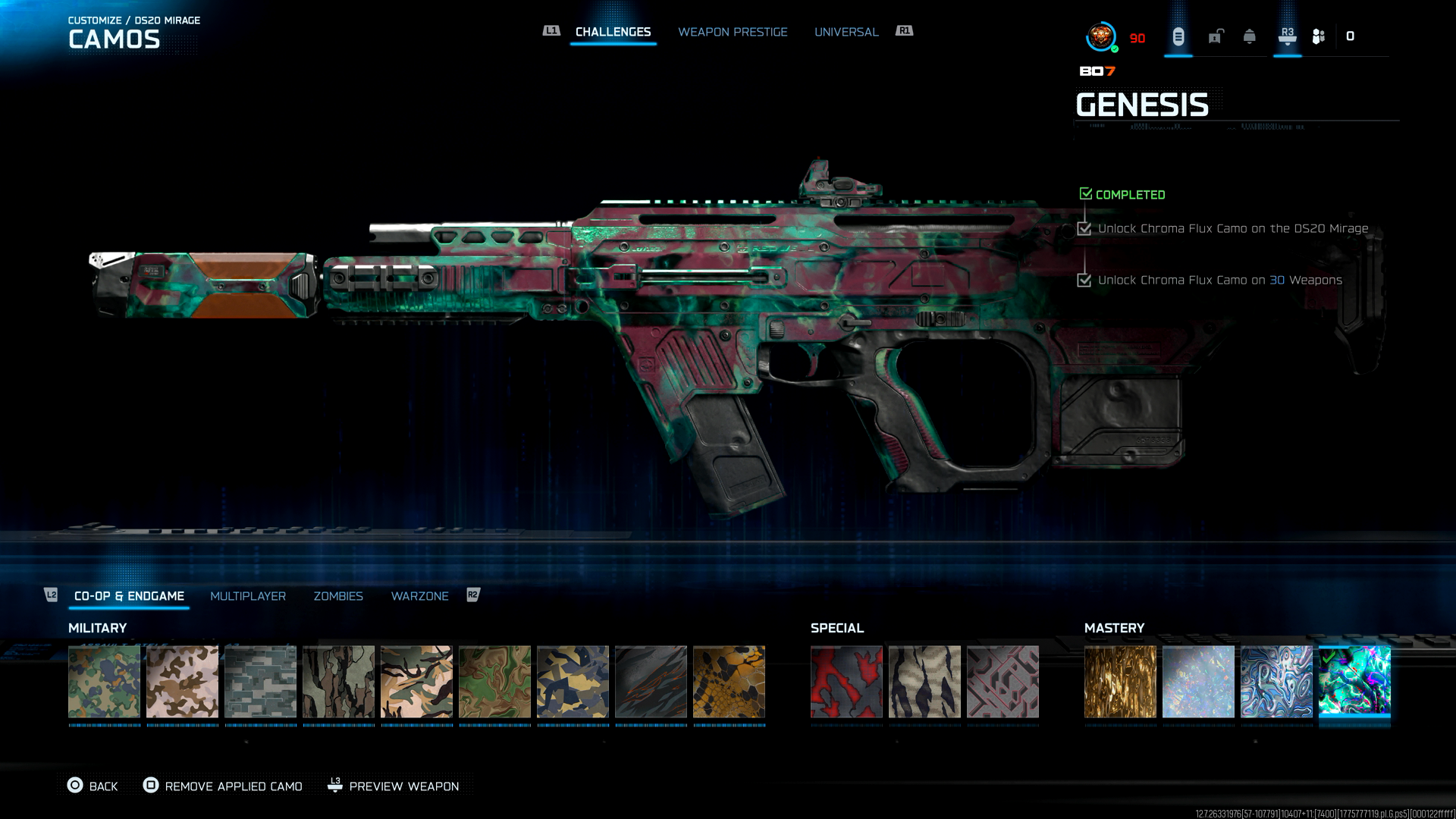This screenshot has height=819, width=1456.
Task: Select the Challenges tab
Action: 613,32
